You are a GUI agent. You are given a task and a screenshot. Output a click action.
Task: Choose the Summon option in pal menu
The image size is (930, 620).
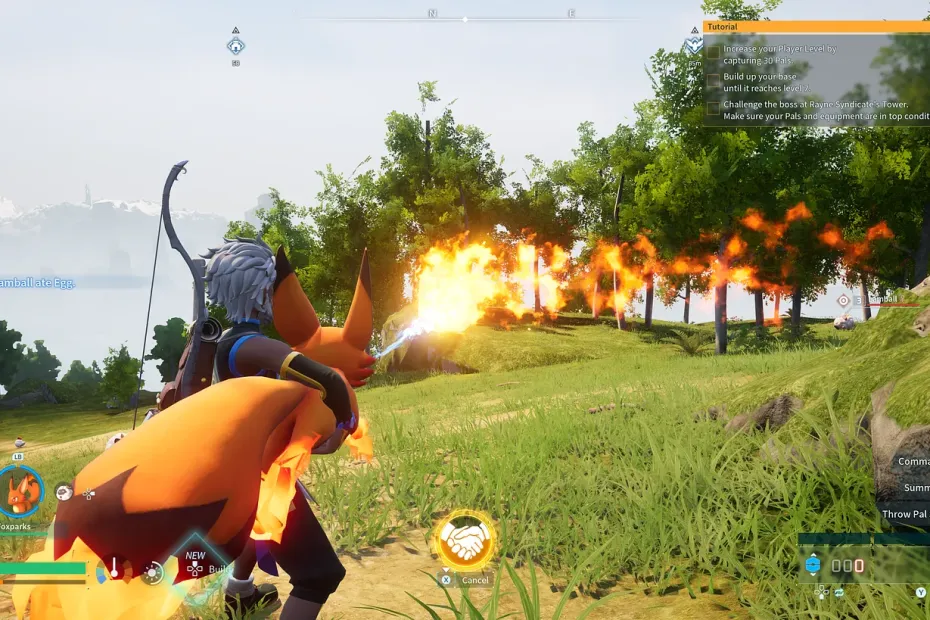pyautogui.click(x=915, y=487)
